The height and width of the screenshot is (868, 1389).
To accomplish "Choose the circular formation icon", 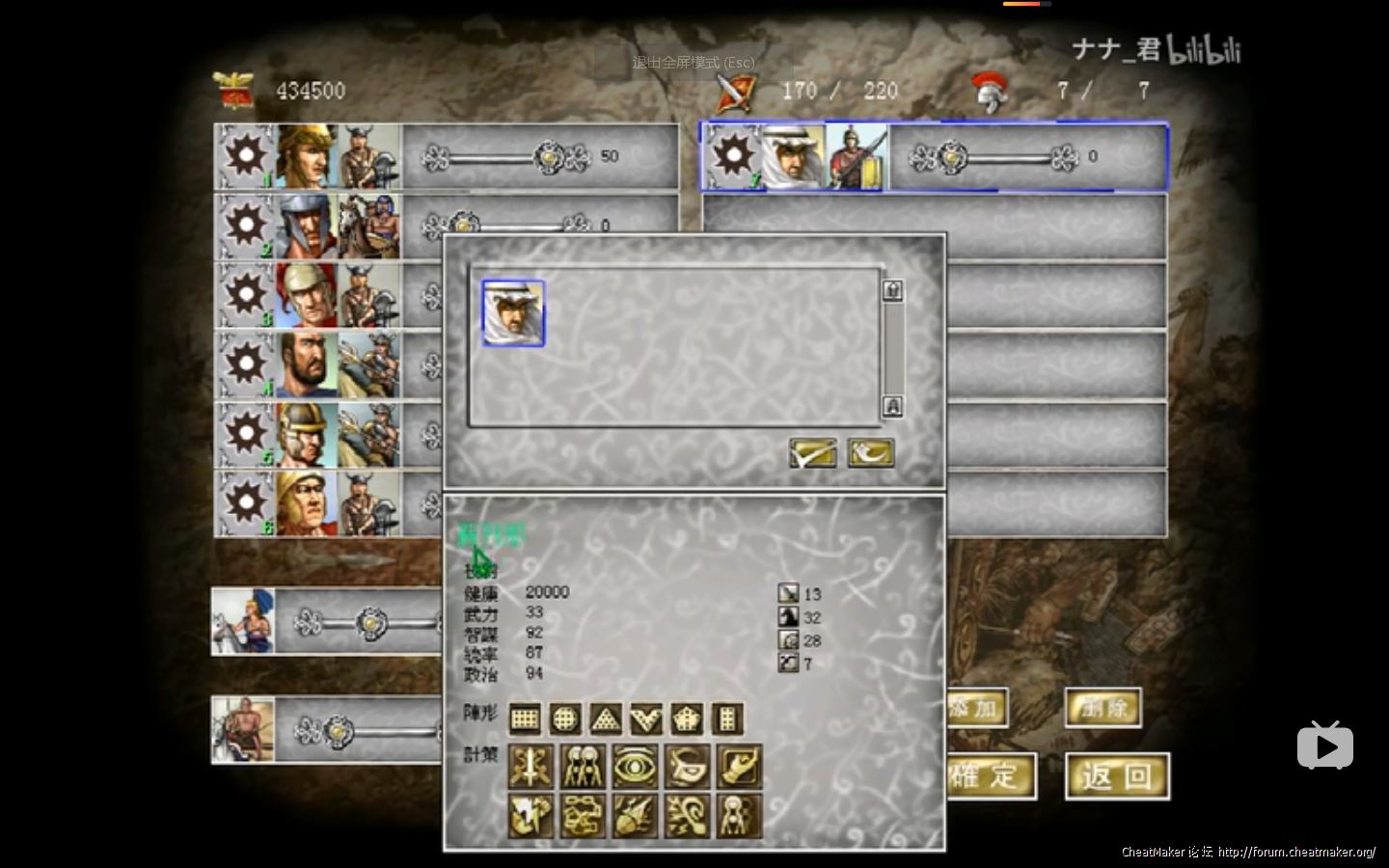I will pyautogui.click(x=565, y=719).
